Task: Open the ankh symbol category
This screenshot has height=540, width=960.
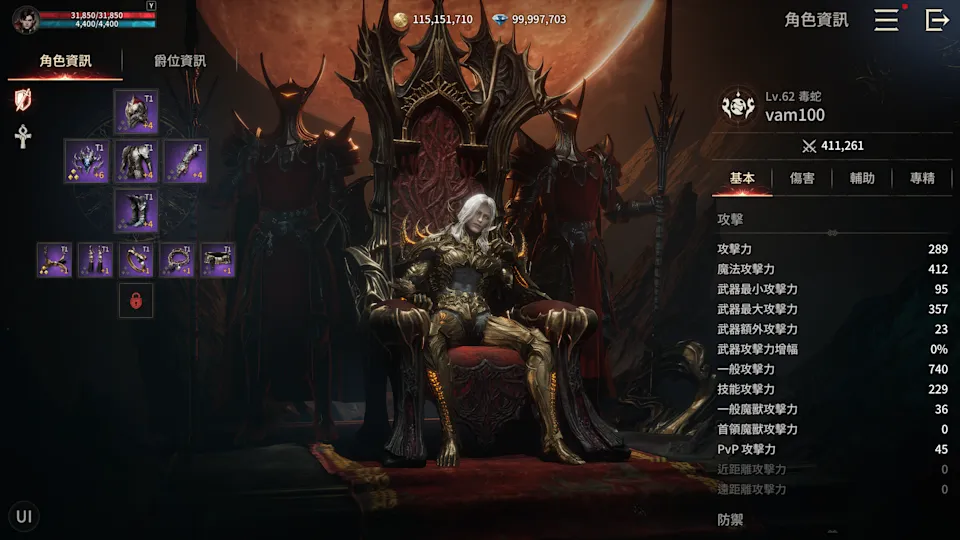Action: pos(23,136)
